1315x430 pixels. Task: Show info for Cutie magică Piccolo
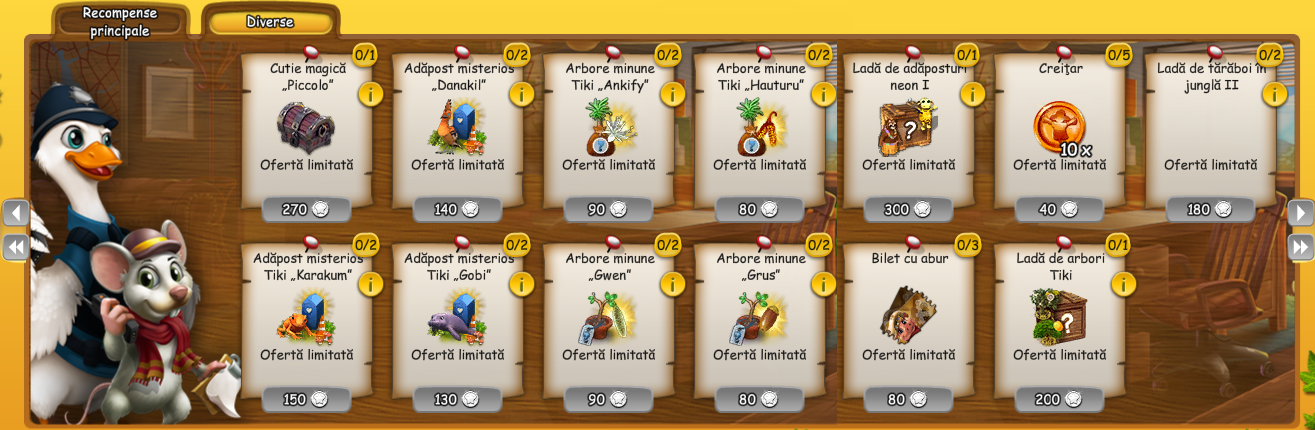(x=370, y=94)
